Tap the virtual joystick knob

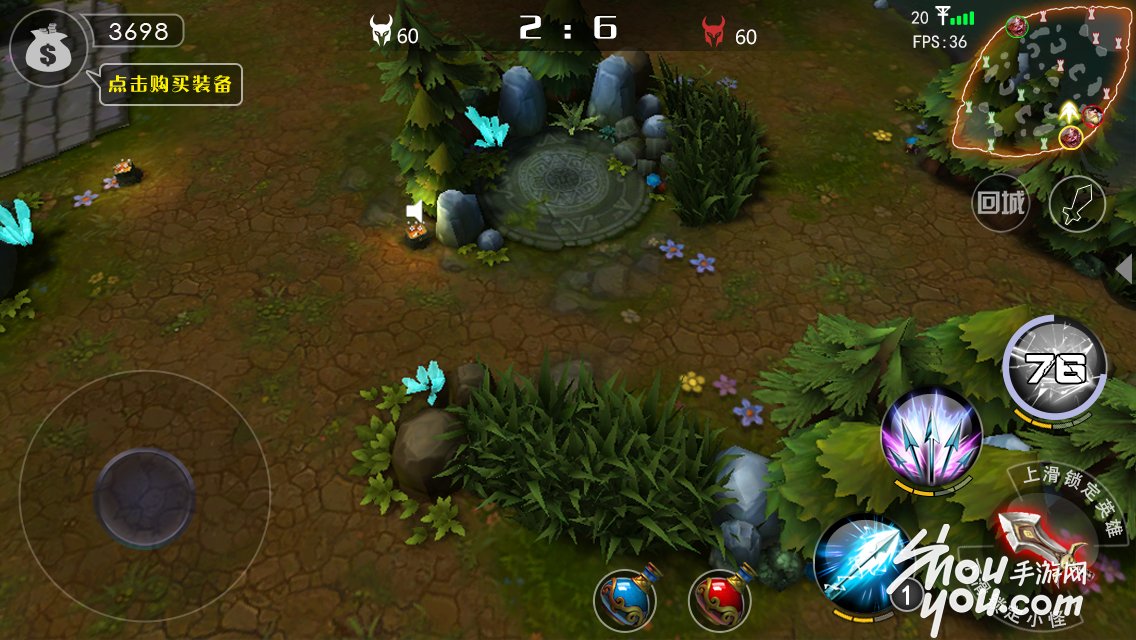[144, 497]
